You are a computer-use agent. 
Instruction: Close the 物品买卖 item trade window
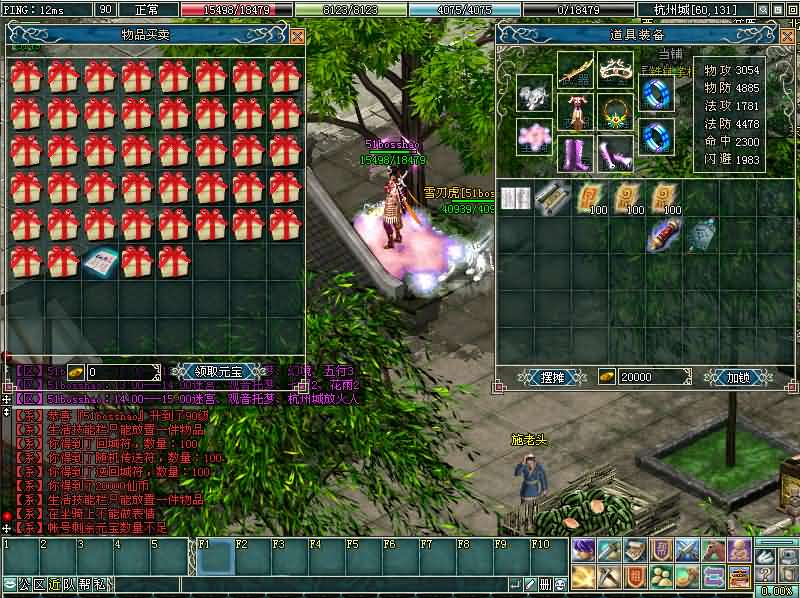click(x=297, y=36)
